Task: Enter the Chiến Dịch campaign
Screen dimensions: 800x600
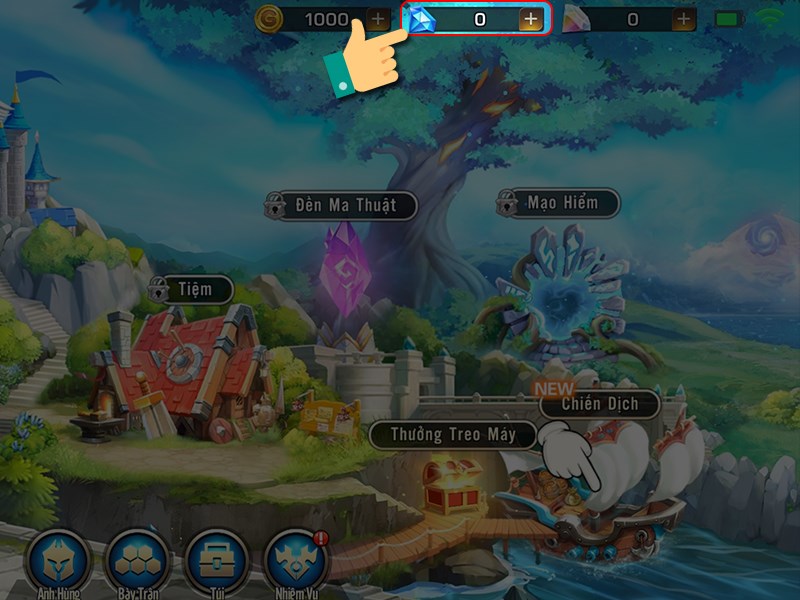Action: tap(598, 404)
